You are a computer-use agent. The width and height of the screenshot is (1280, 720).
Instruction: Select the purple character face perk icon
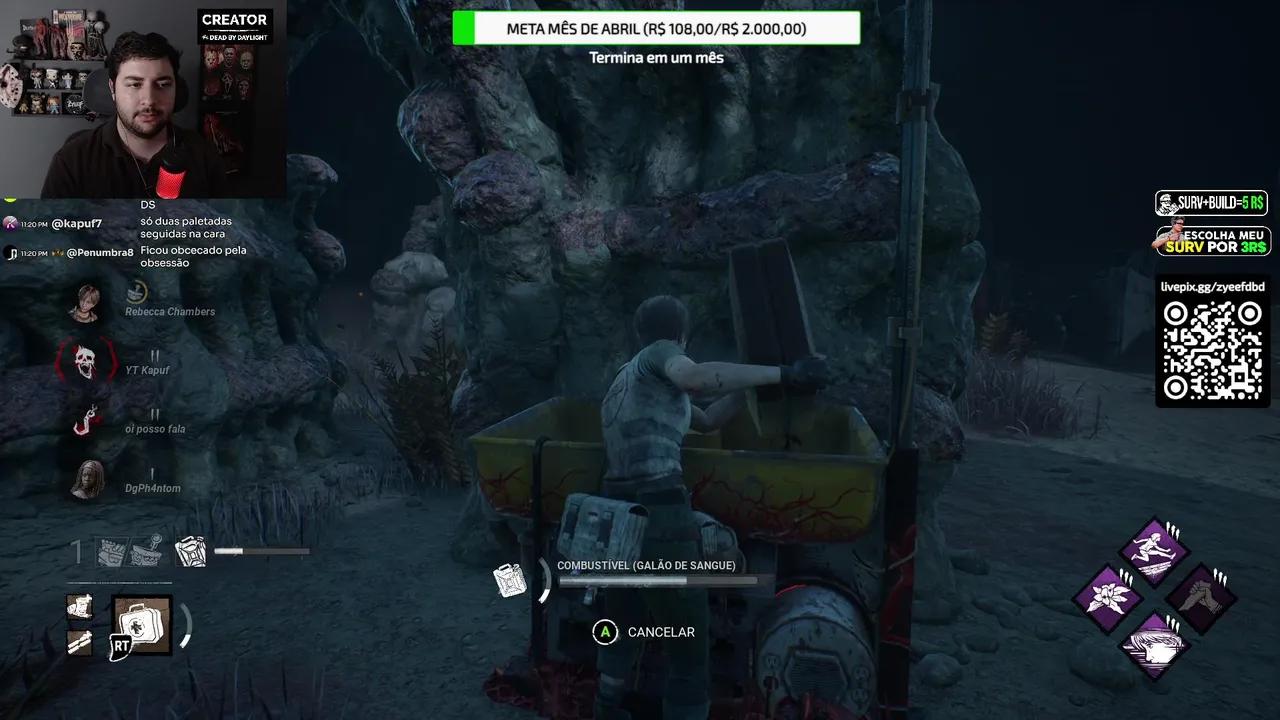tap(1155, 645)
